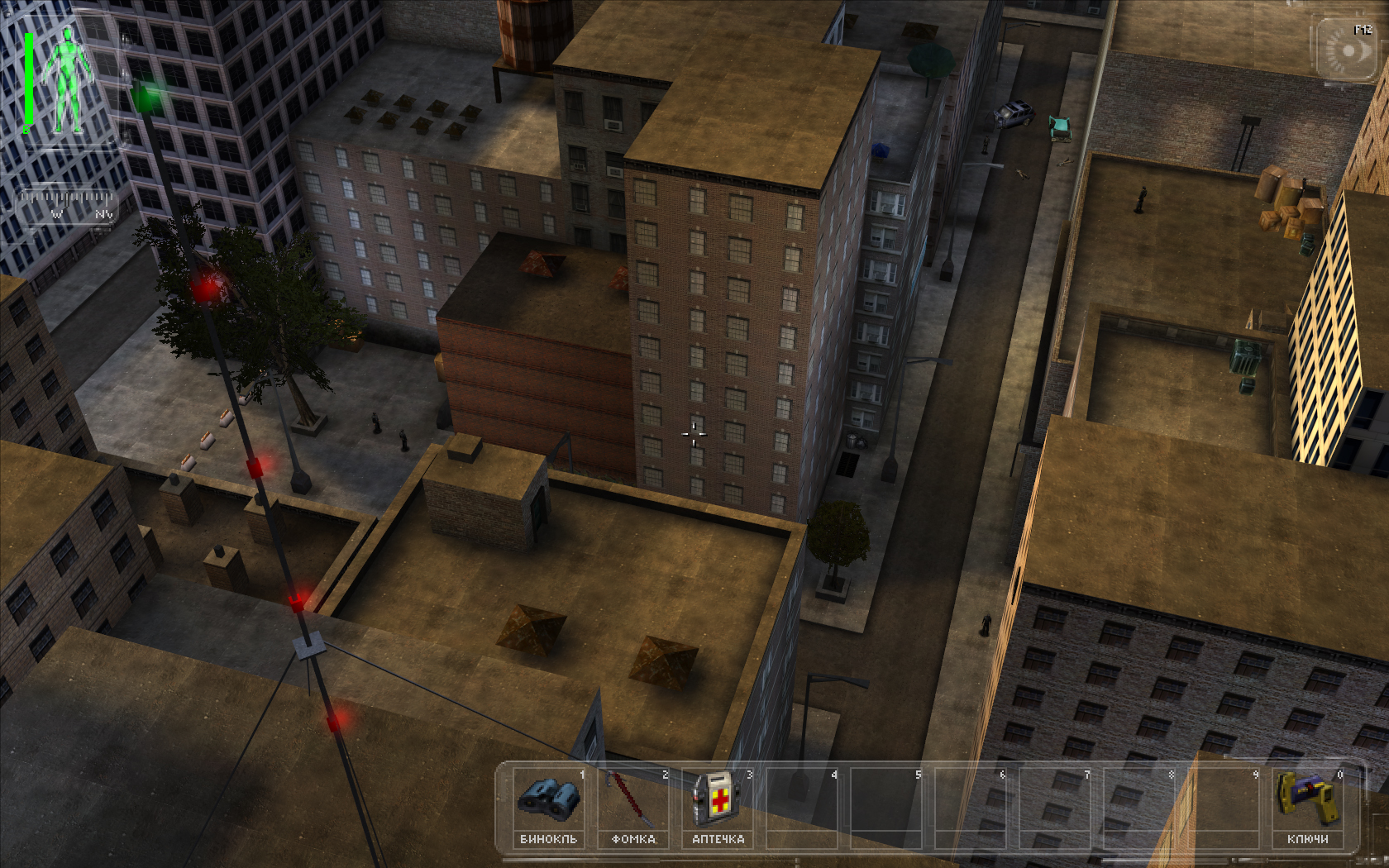Activate the F12 light augmentation icon
Image resolution: width=1389 pixels, height=868 pixels.
pos(1348,50)
